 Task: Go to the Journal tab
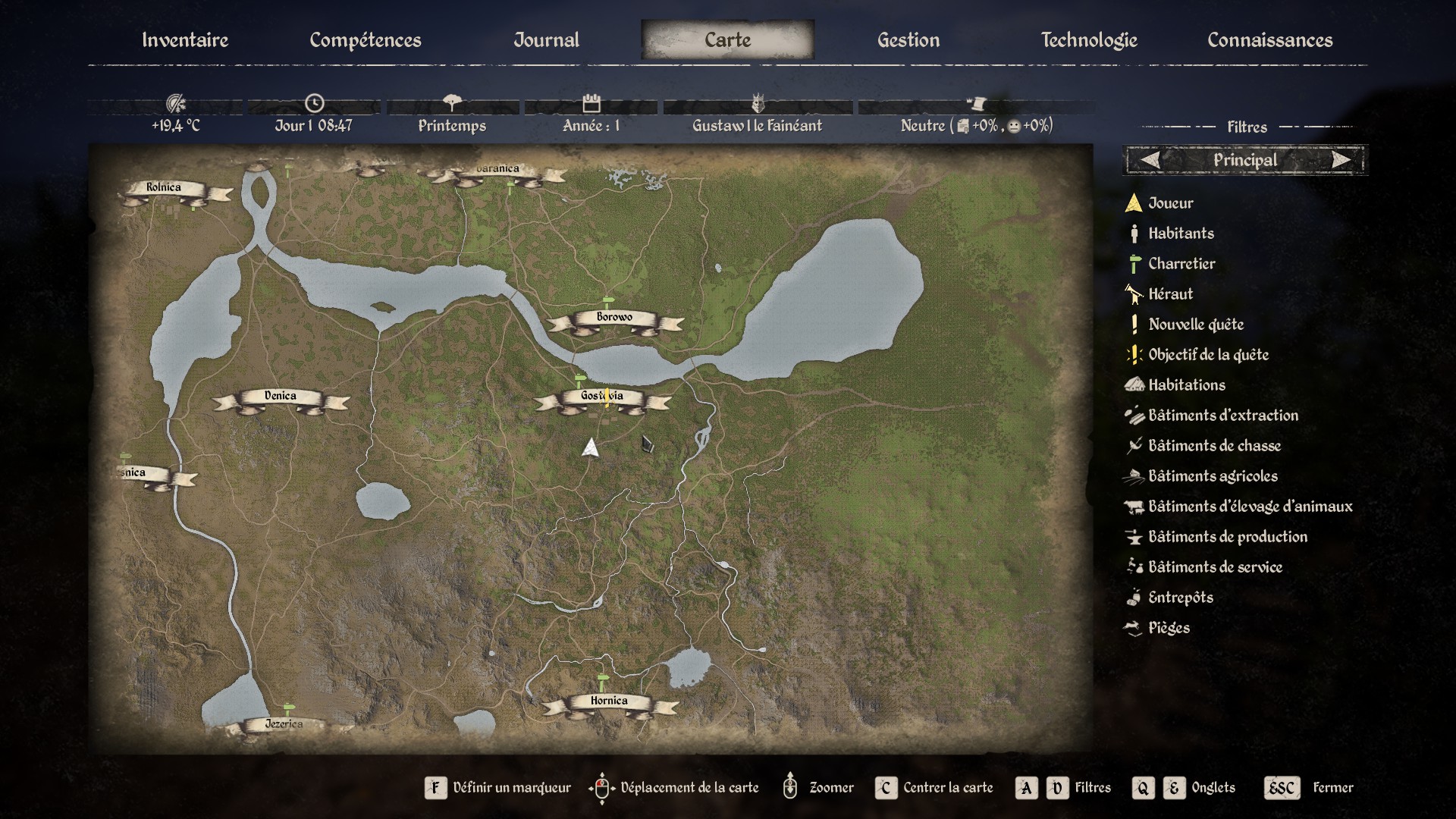coord(546,40)
